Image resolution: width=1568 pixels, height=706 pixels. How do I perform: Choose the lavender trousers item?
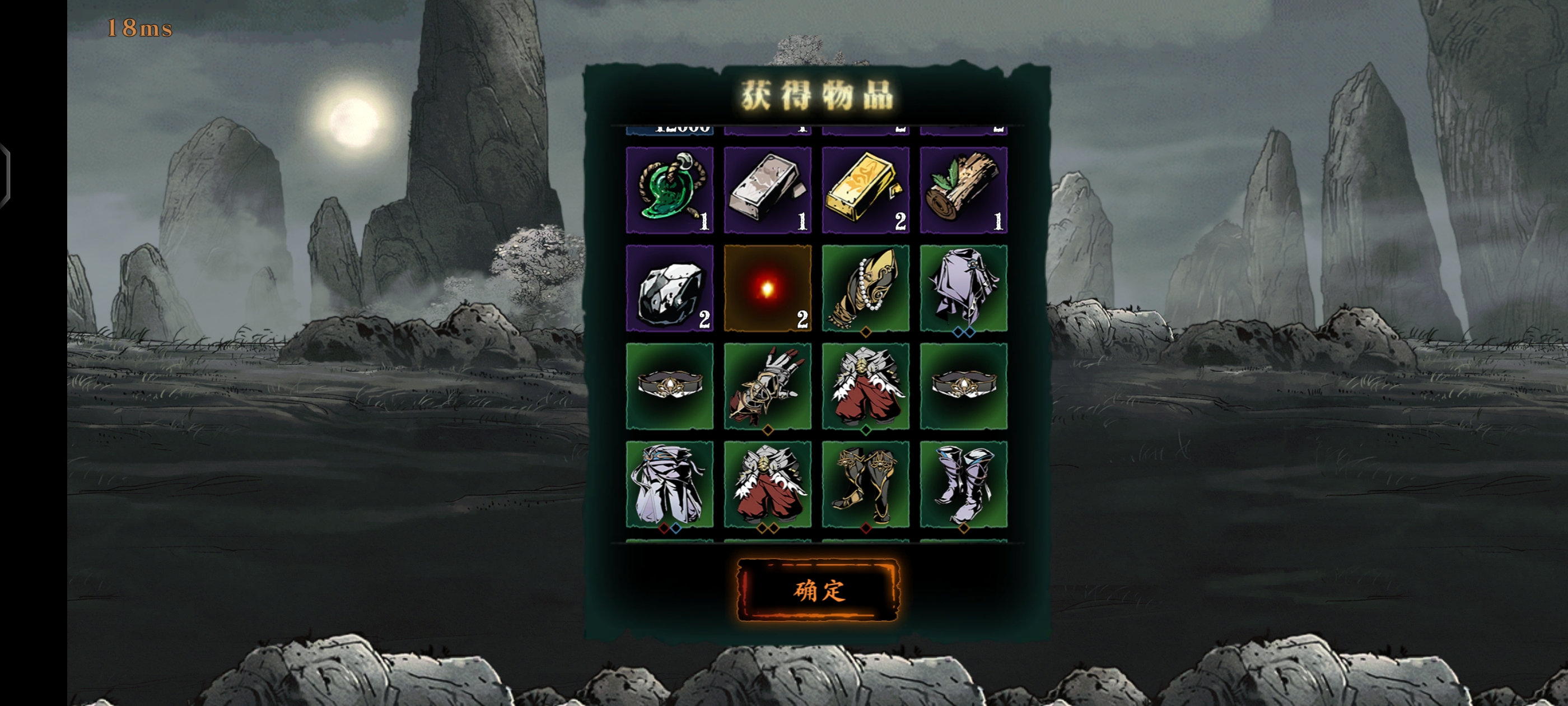(670, 484)
